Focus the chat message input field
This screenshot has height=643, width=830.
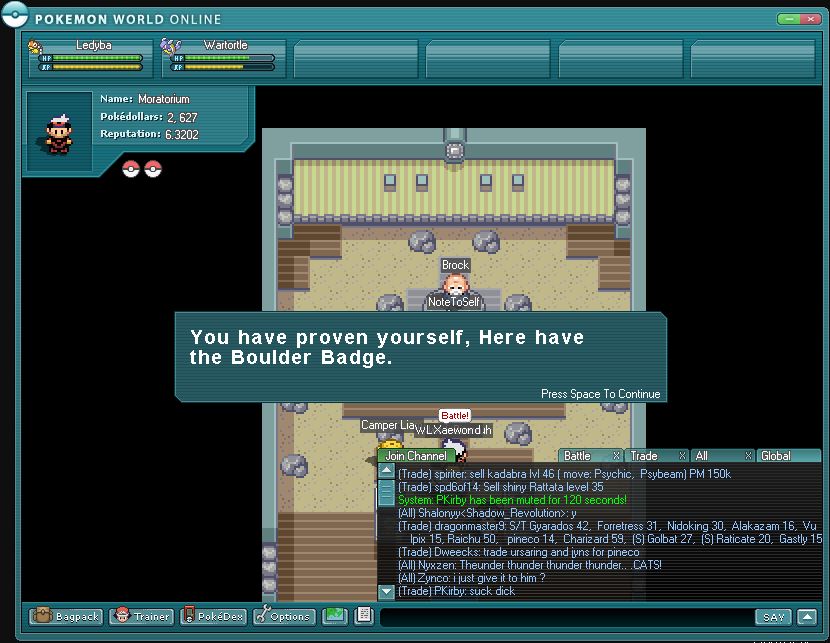[x=565, y=617]
